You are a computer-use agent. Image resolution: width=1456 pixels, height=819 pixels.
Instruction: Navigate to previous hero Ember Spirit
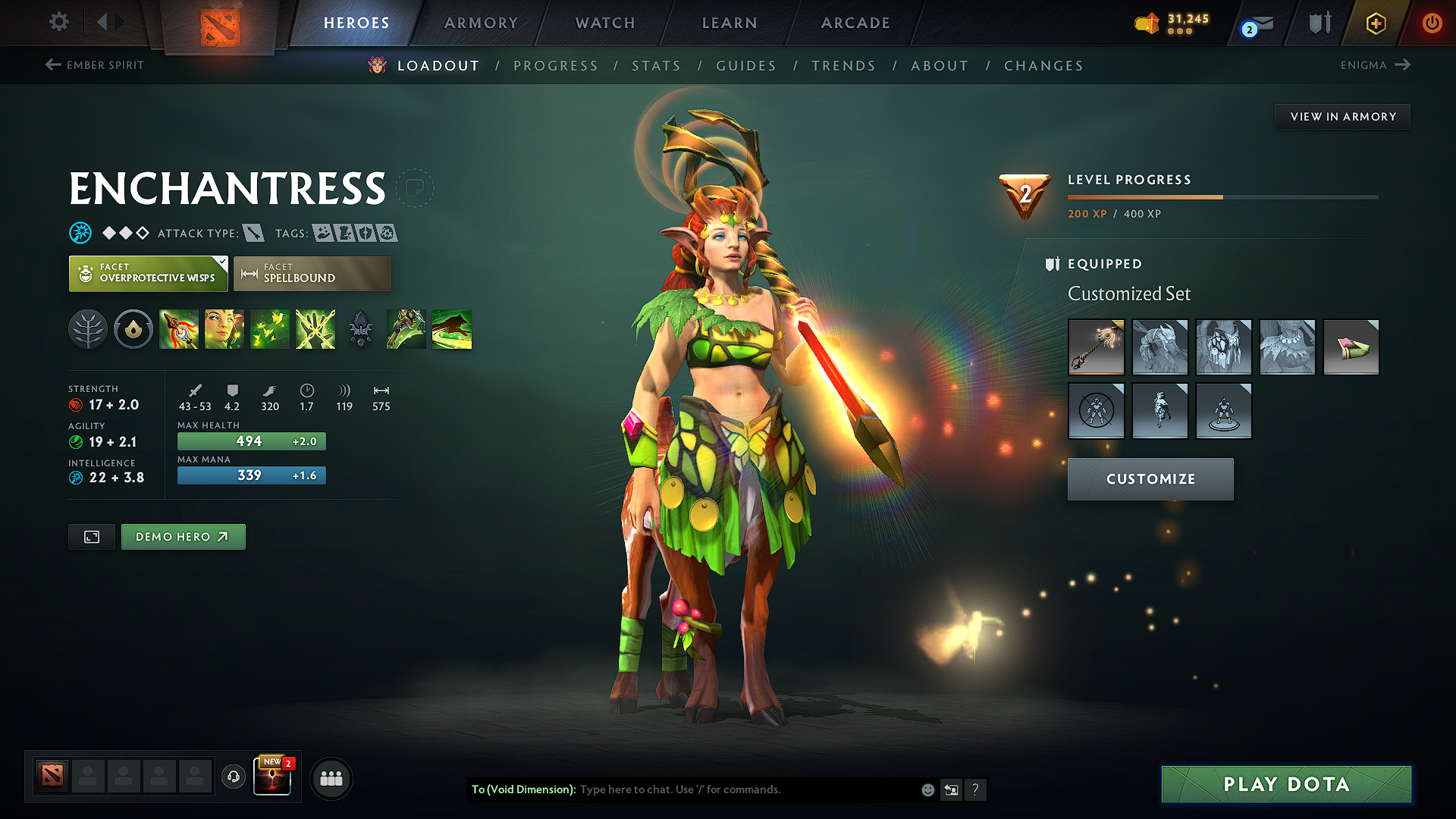coord(95,65)
